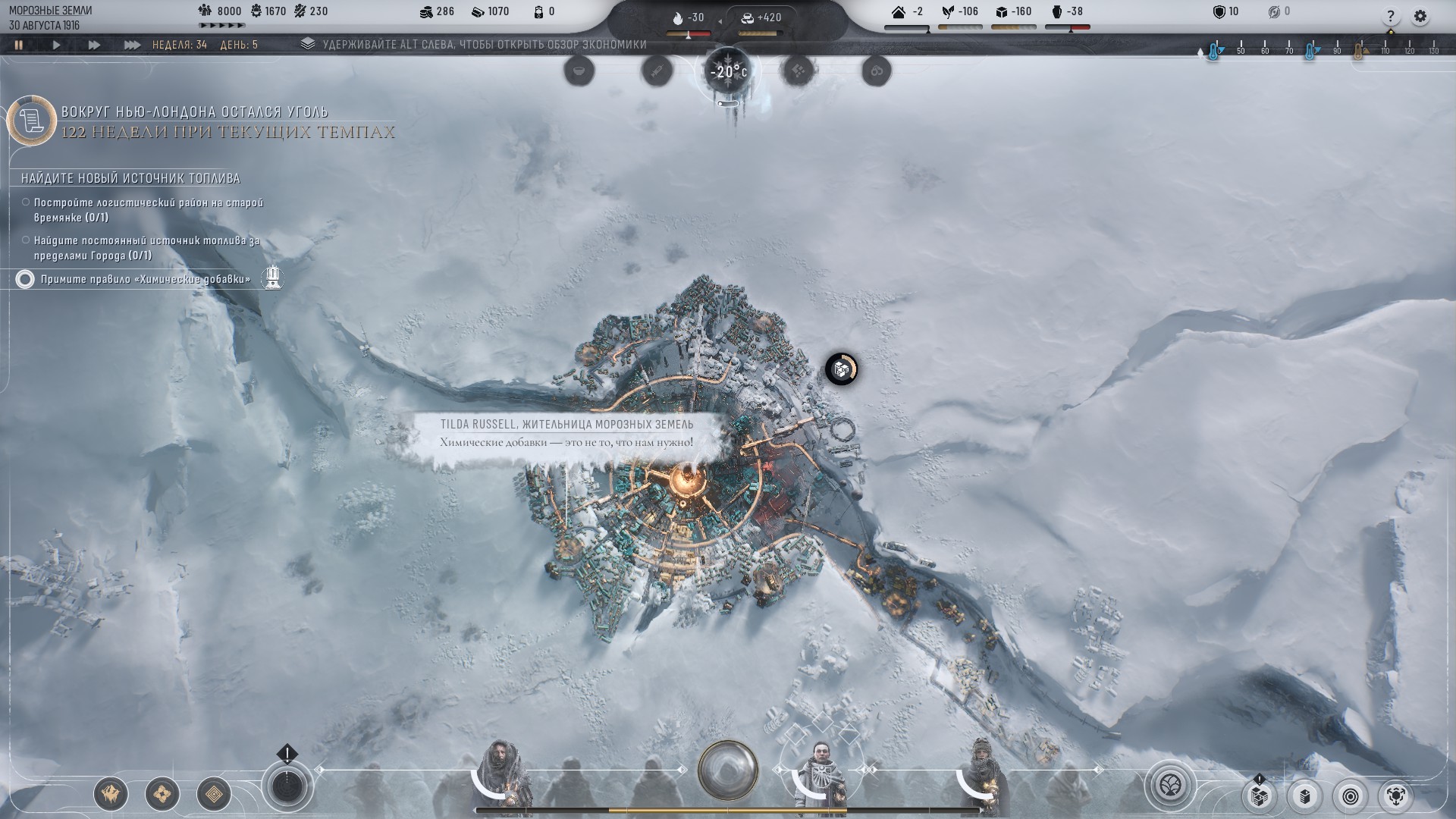1456x819 pixels.
Task: Set game speed to double fast-forward
Action: 94,45
